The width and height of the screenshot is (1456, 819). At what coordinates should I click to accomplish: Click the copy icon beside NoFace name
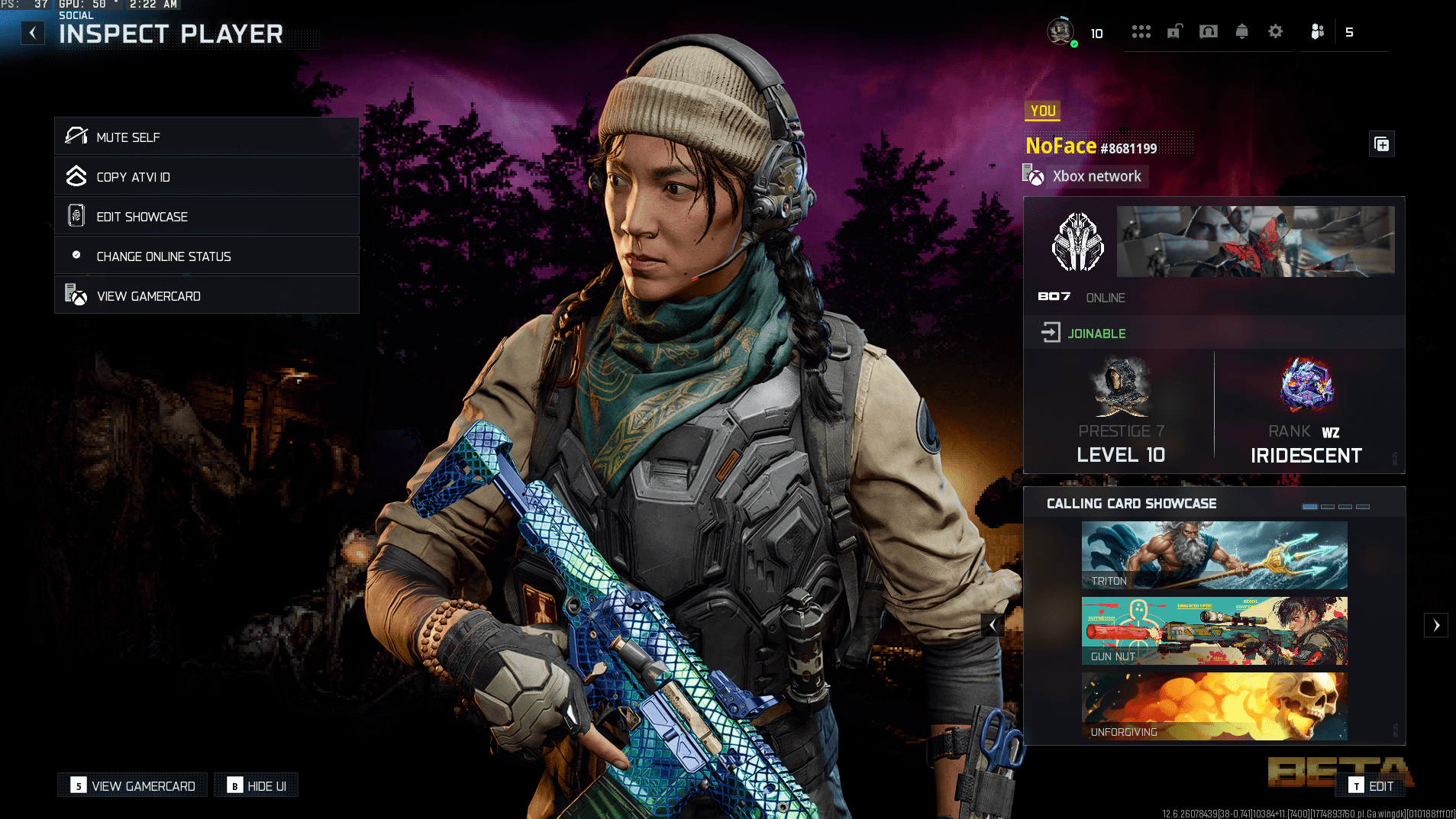tap(1381, 144)
